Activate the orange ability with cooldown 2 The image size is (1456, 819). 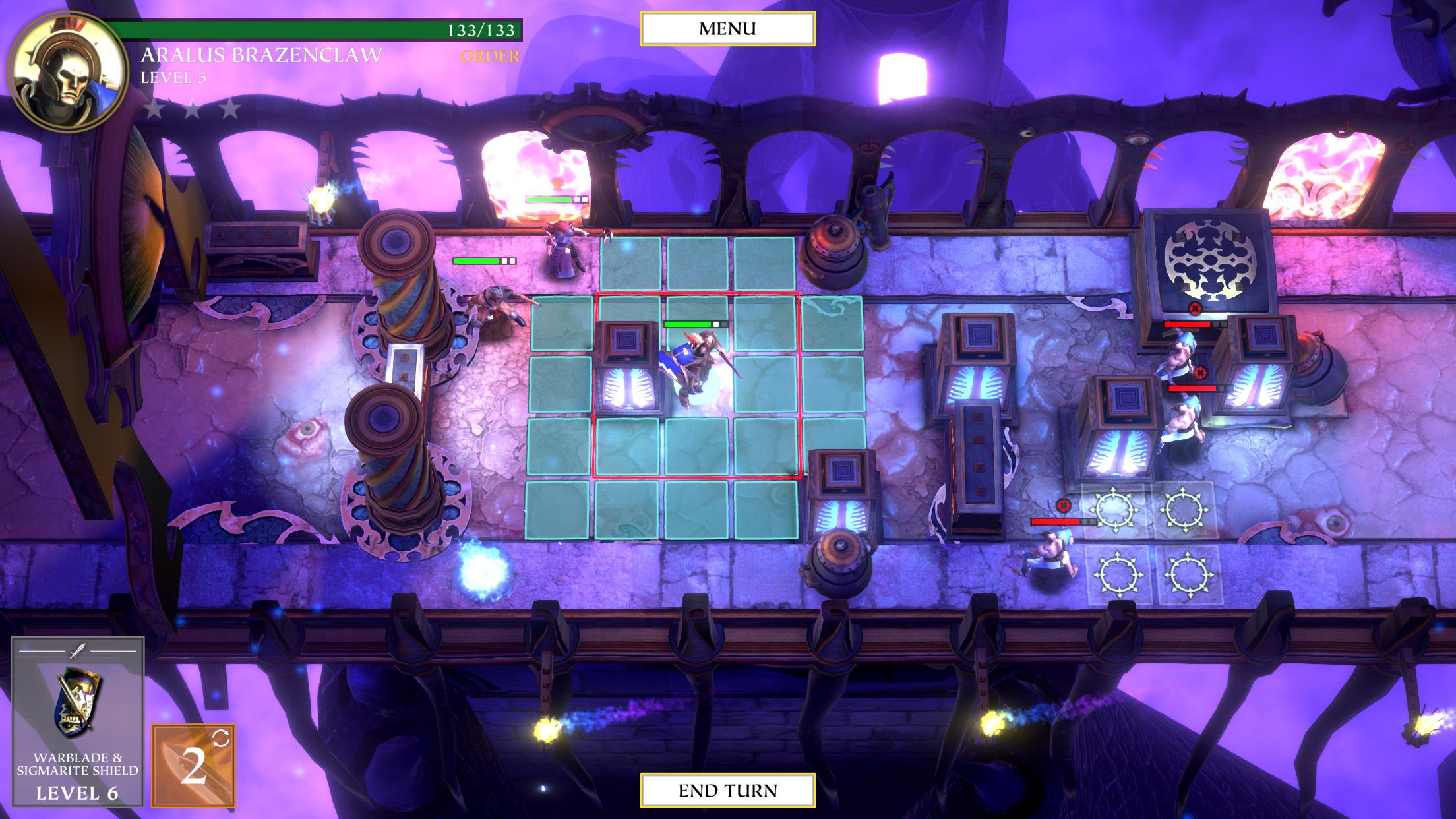(193, 765)
